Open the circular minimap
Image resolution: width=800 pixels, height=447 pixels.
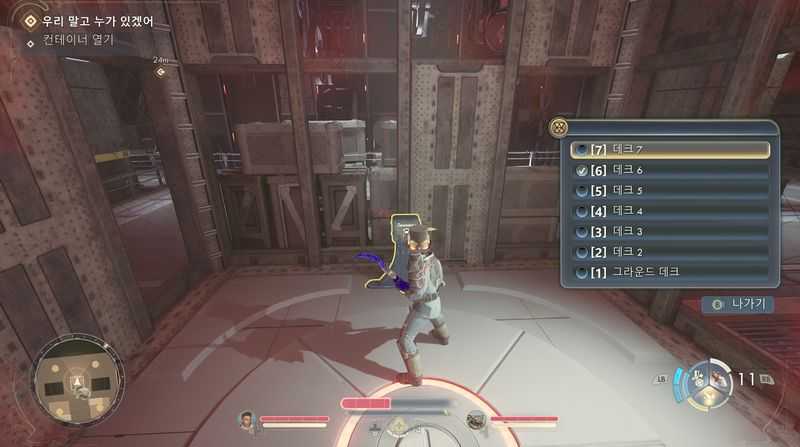coord(79,380)
